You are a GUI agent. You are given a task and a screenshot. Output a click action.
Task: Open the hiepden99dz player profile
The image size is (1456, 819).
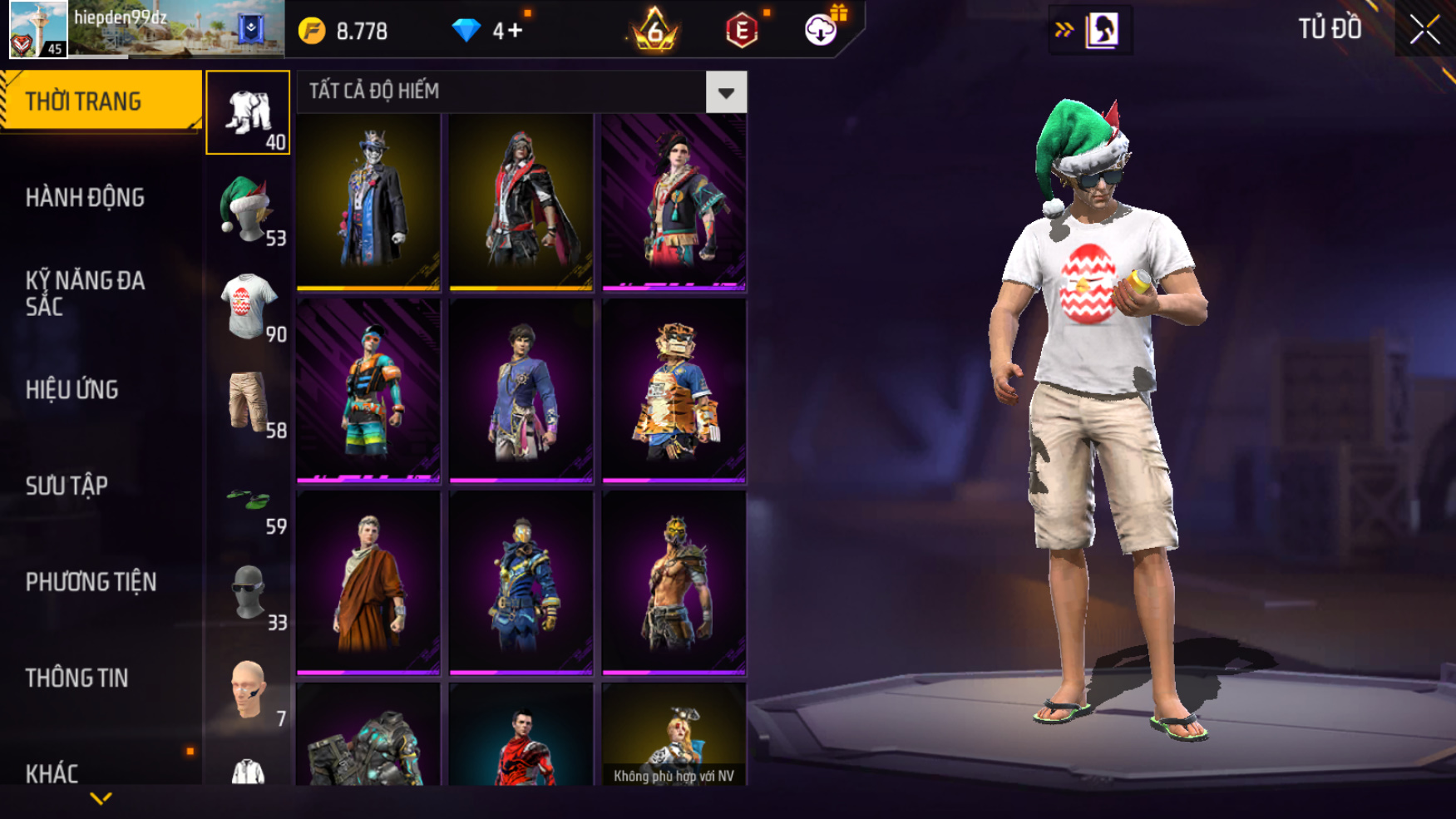[38, 29]
